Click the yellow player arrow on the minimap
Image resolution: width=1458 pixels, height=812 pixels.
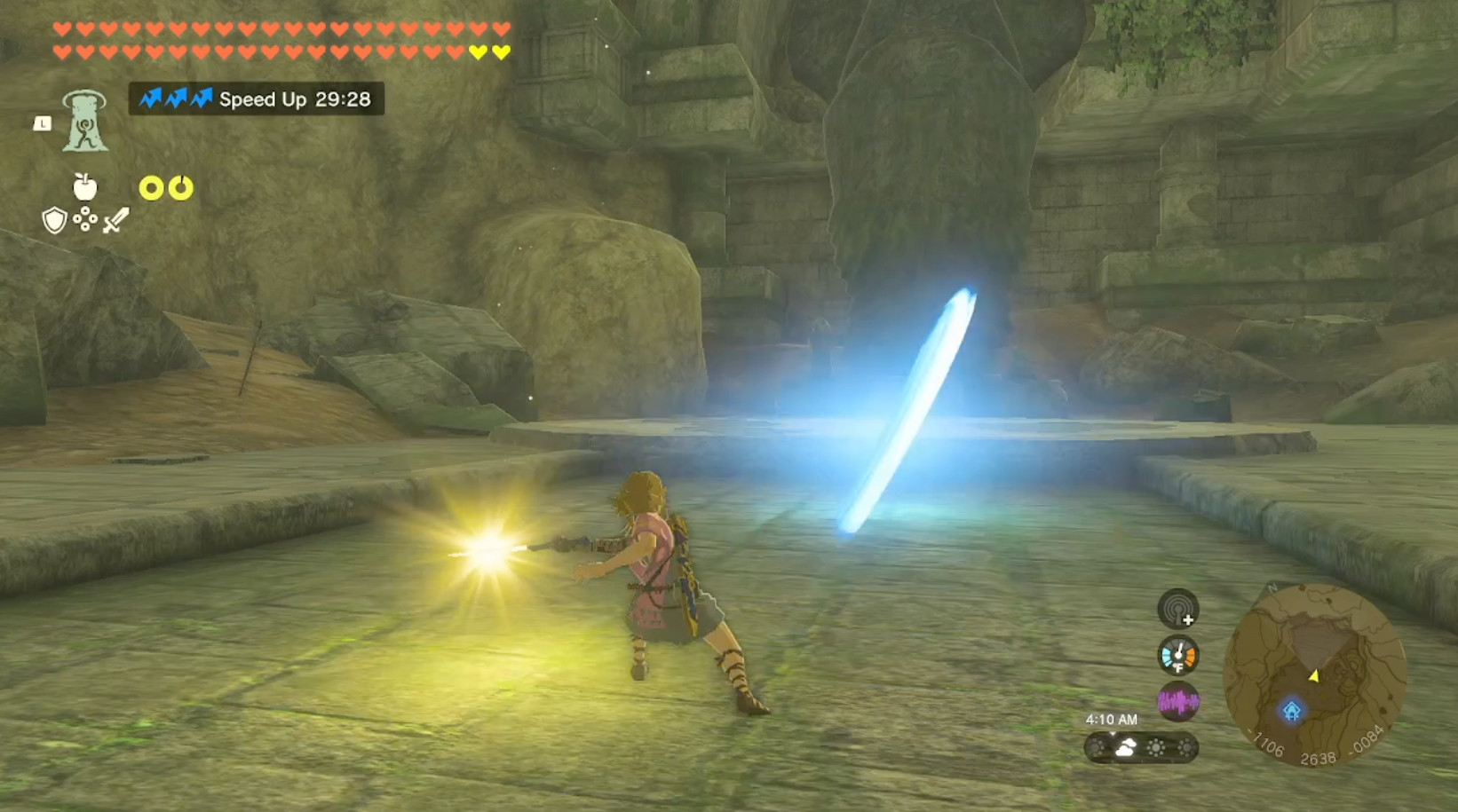click(x=1315, y=676)
